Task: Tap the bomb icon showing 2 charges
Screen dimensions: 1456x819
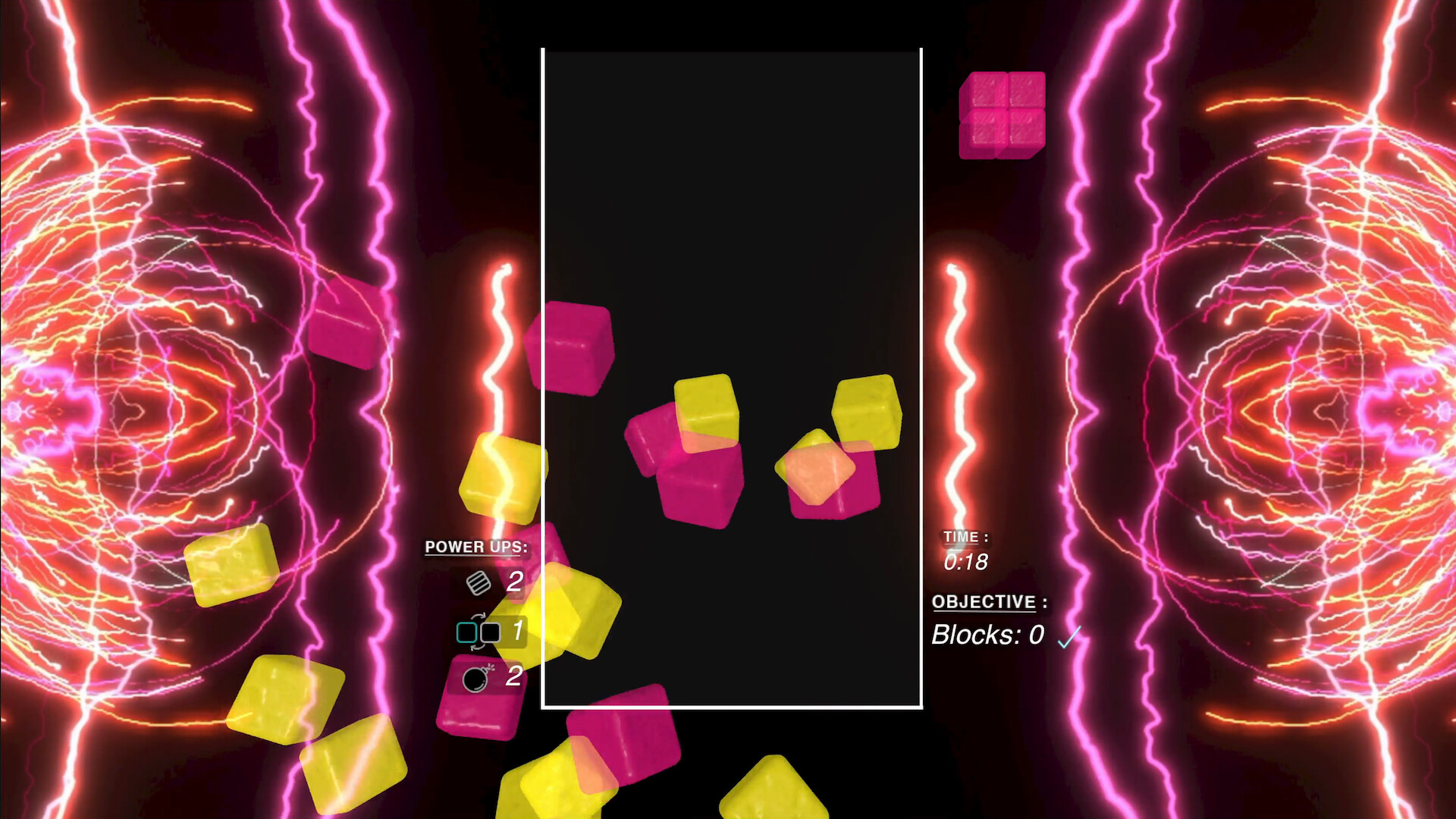Action: (475, 680)
